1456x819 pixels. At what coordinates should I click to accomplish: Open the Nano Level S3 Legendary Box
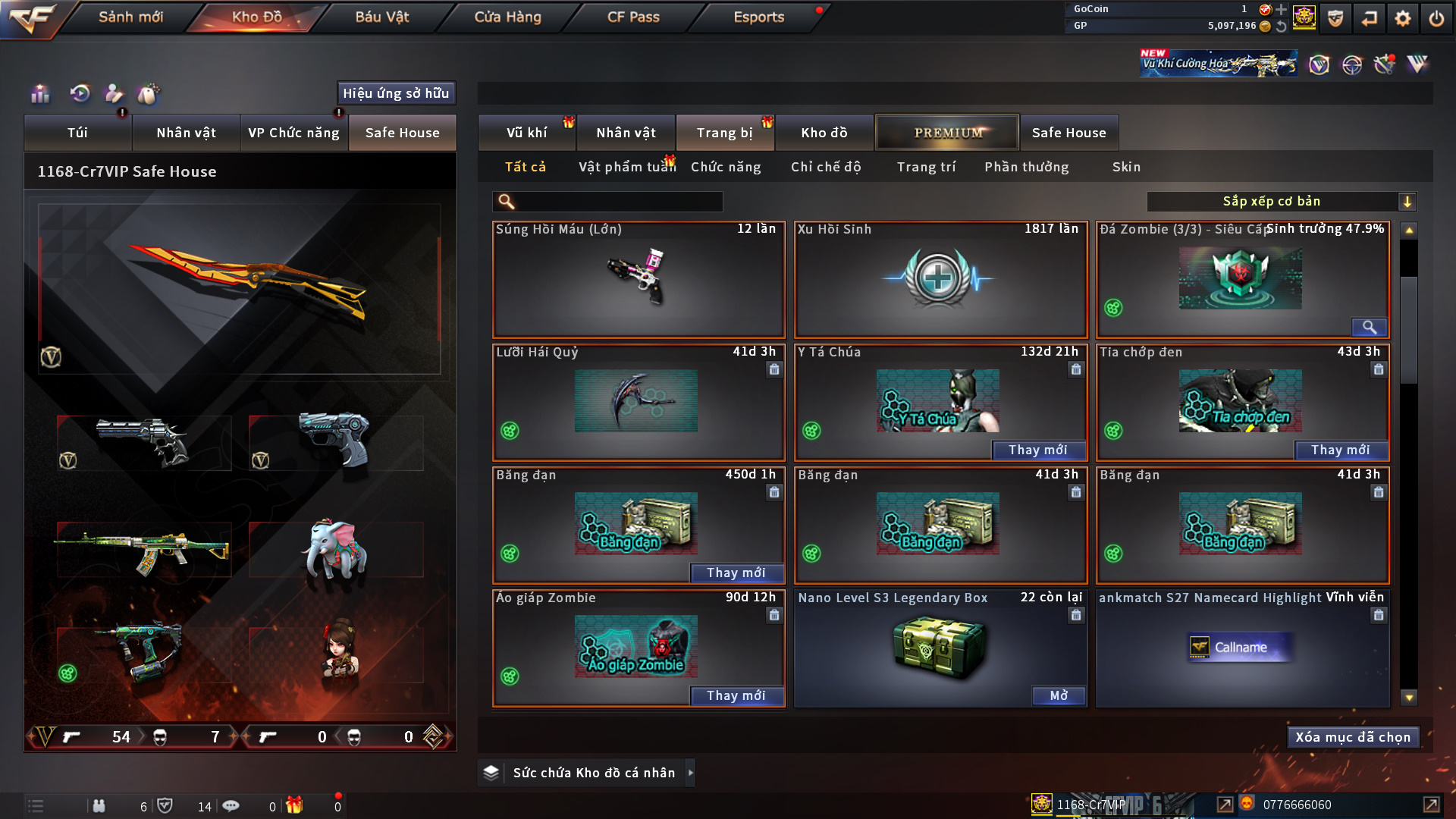[1058, 695]
